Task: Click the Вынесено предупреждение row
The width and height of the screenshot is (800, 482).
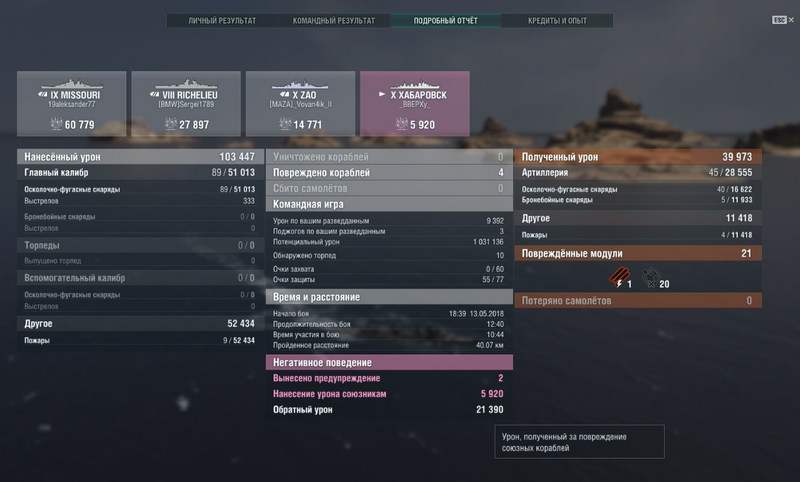Action: coord(389,379)
